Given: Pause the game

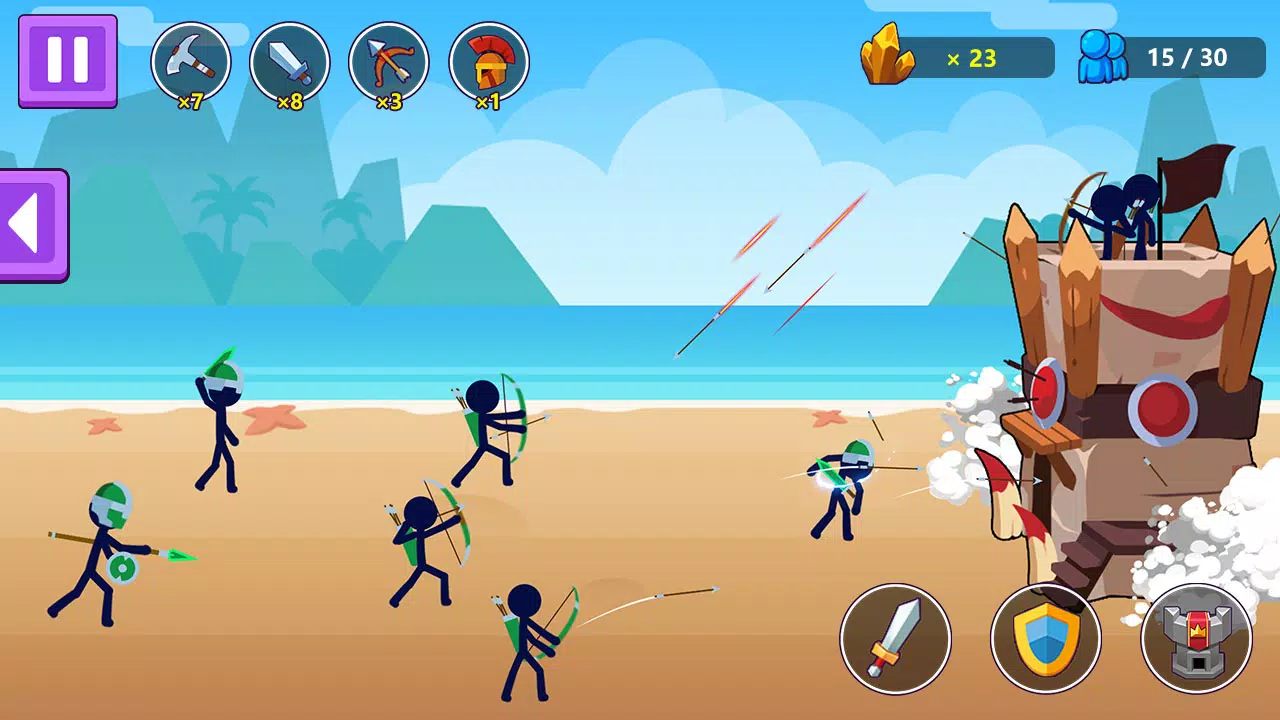Looking at the screenshot, I should point(66,62).
